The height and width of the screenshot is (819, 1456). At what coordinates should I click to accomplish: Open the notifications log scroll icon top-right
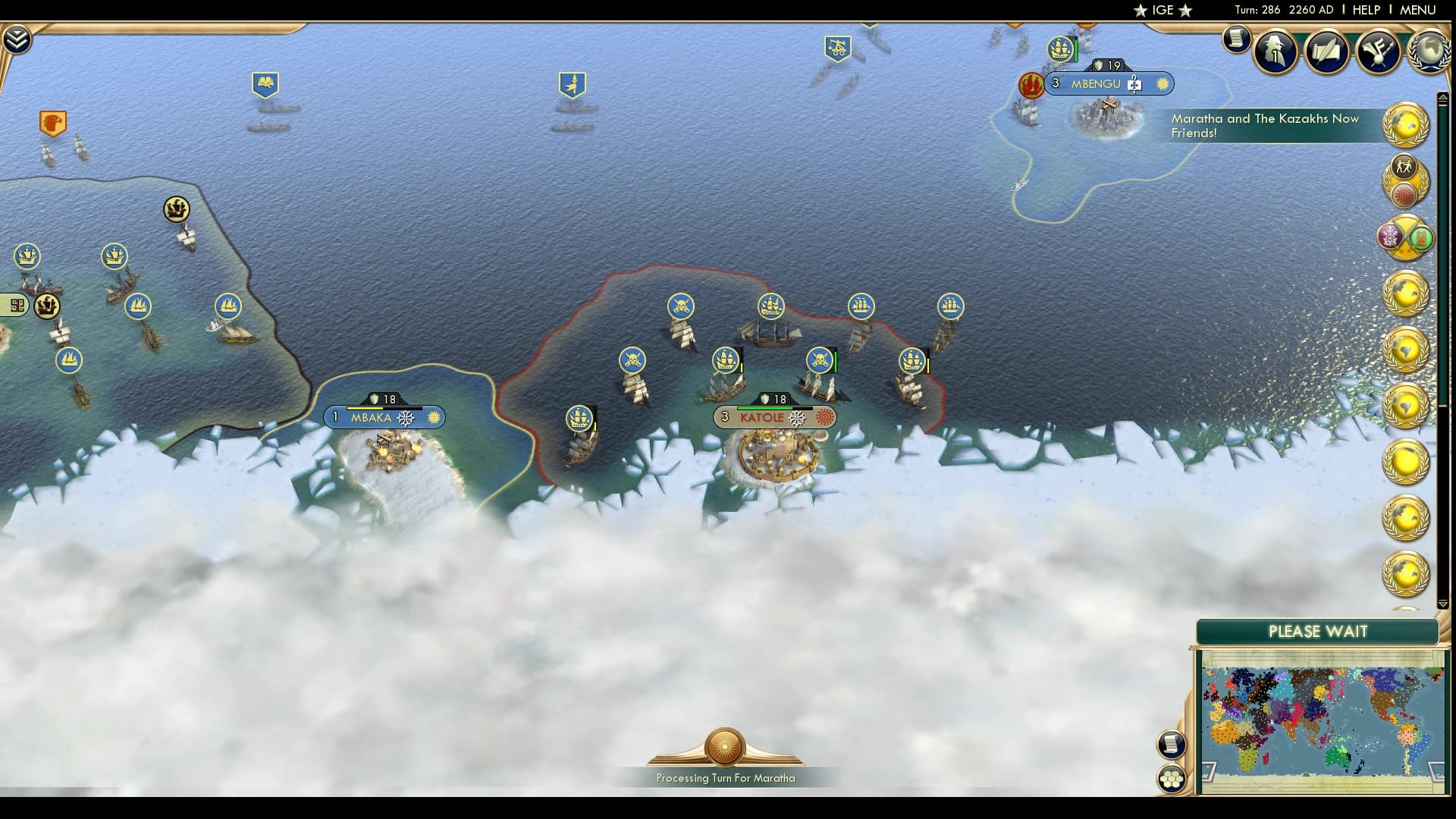1236,39
